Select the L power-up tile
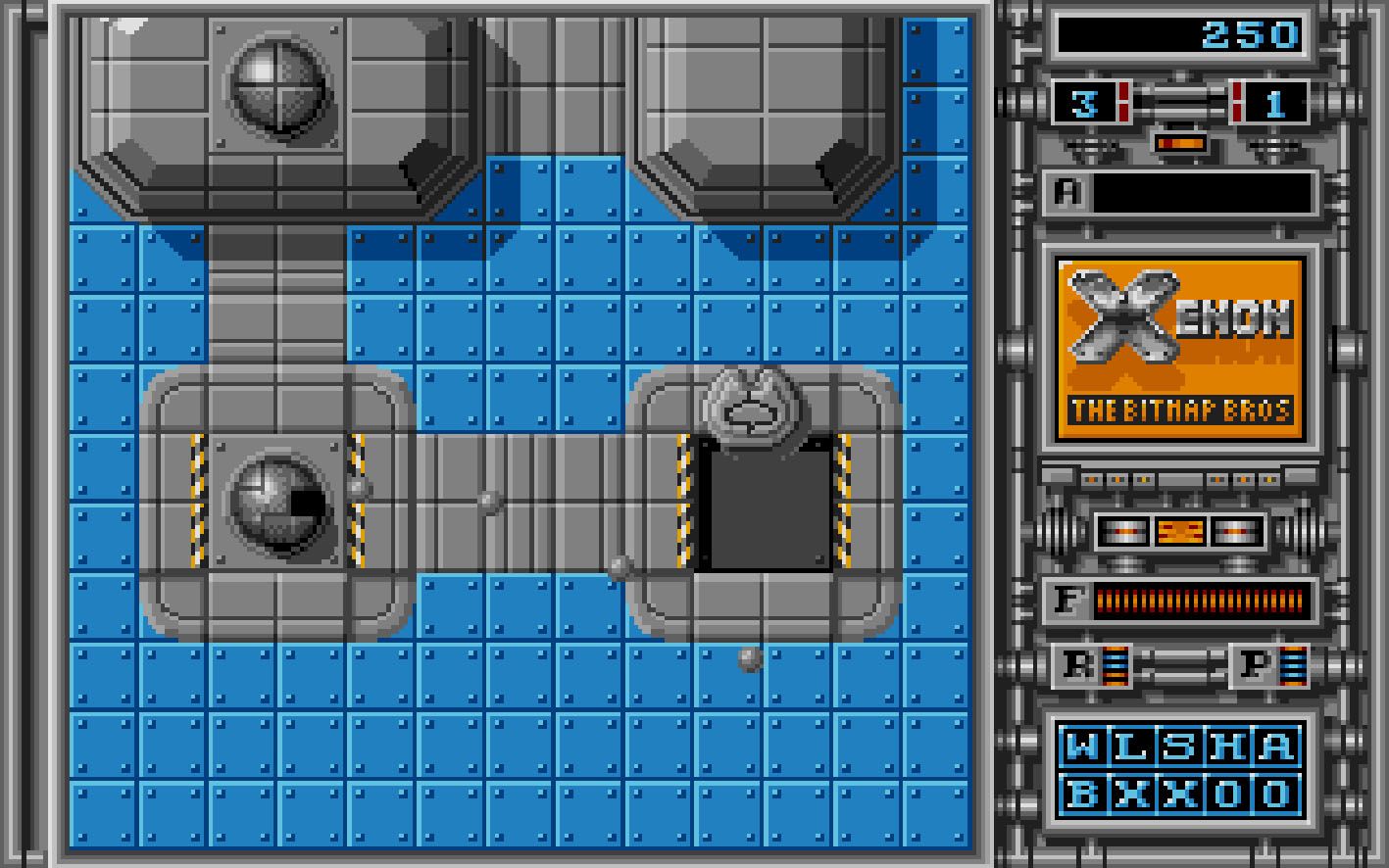This screenshot has height=868, width=1389. (x=1130, y=747)
